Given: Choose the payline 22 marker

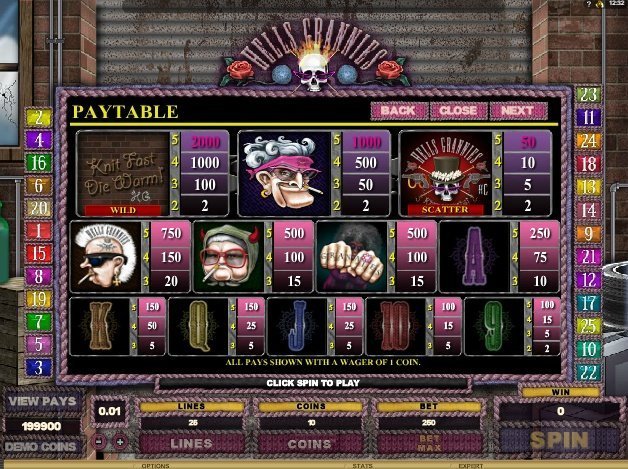Looking at the screenshot, I should [588, 371].
